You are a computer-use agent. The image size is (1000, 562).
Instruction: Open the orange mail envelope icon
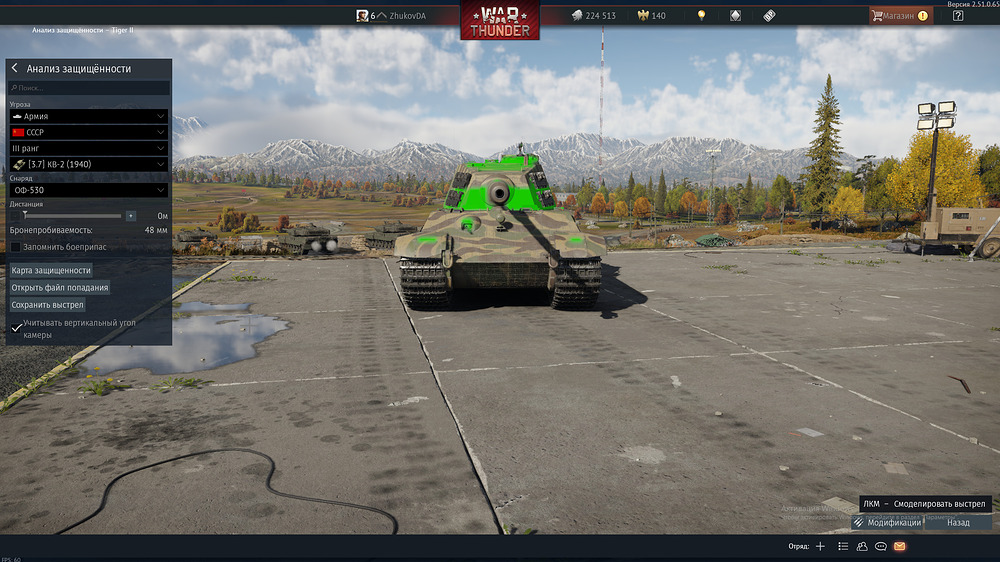899,547
